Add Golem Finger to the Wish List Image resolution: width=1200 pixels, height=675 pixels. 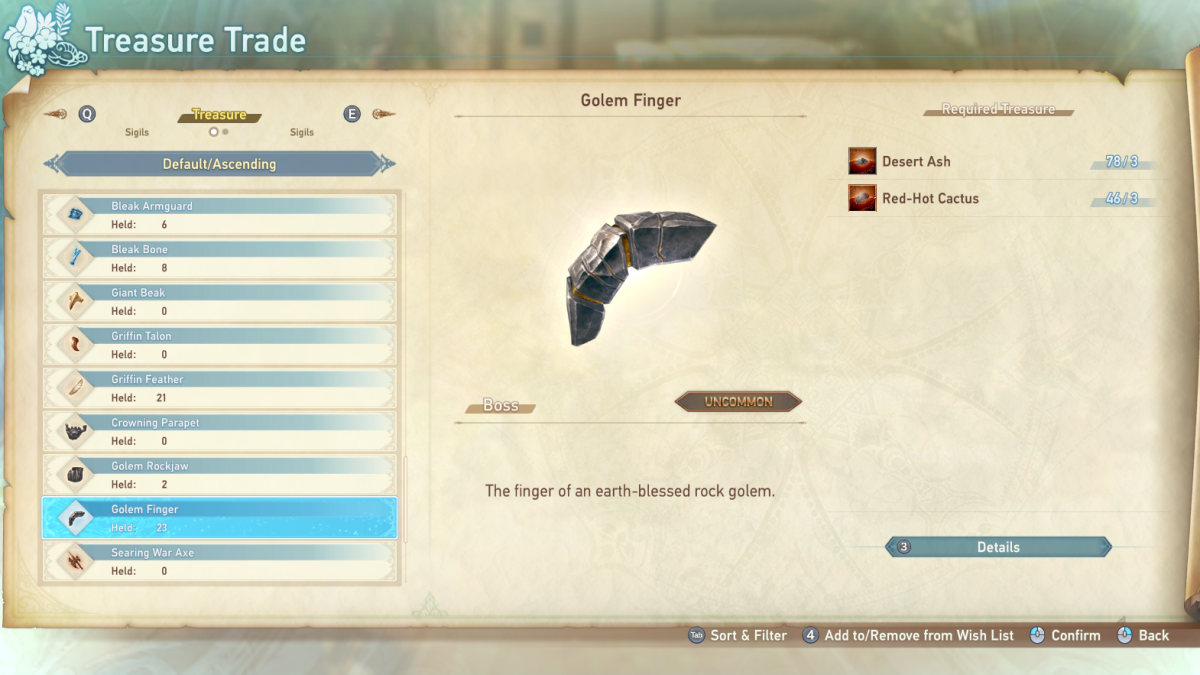pyautogui.click(x=908, y=635)
